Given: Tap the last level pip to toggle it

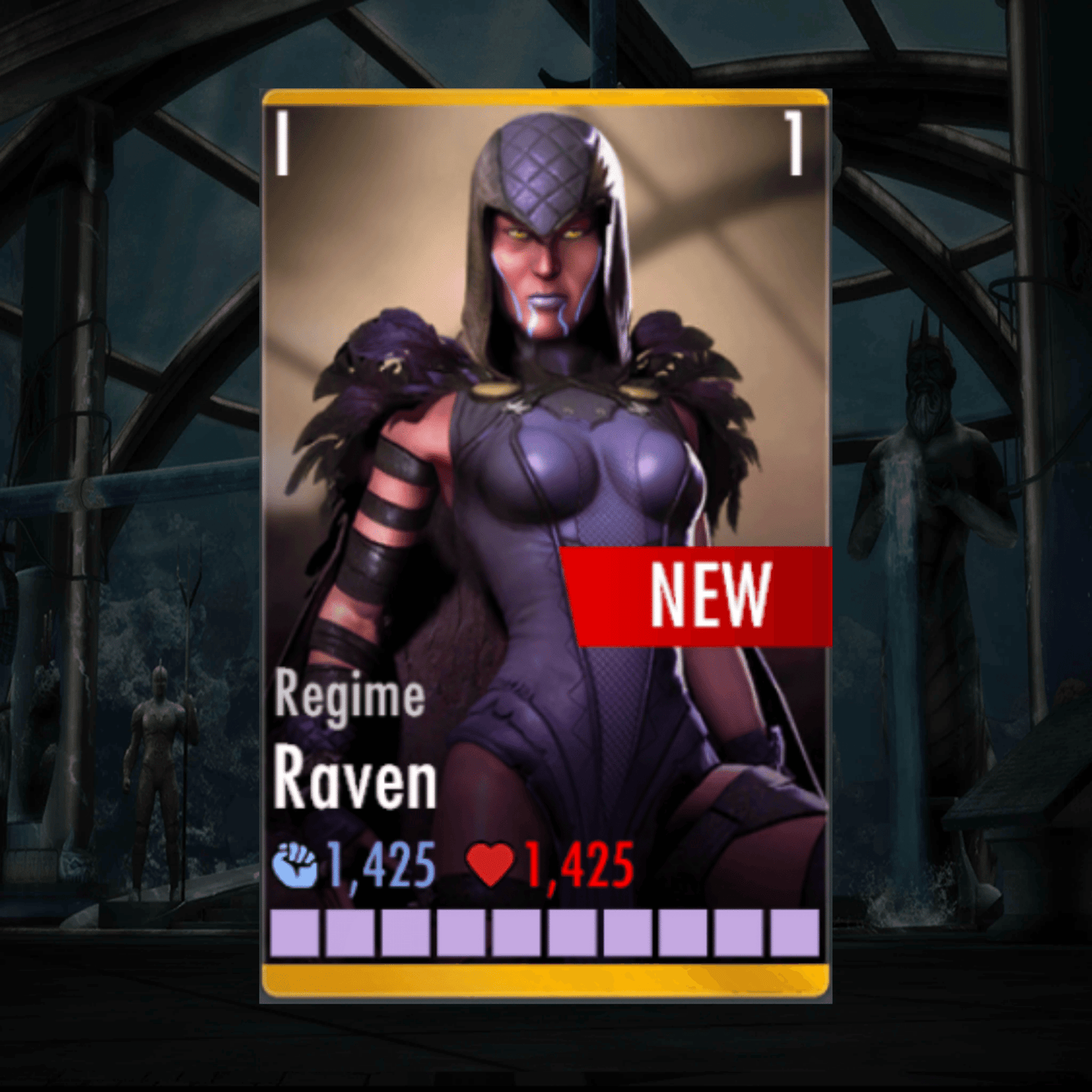Looking at the screenshot, I should (x=790, y=932).
